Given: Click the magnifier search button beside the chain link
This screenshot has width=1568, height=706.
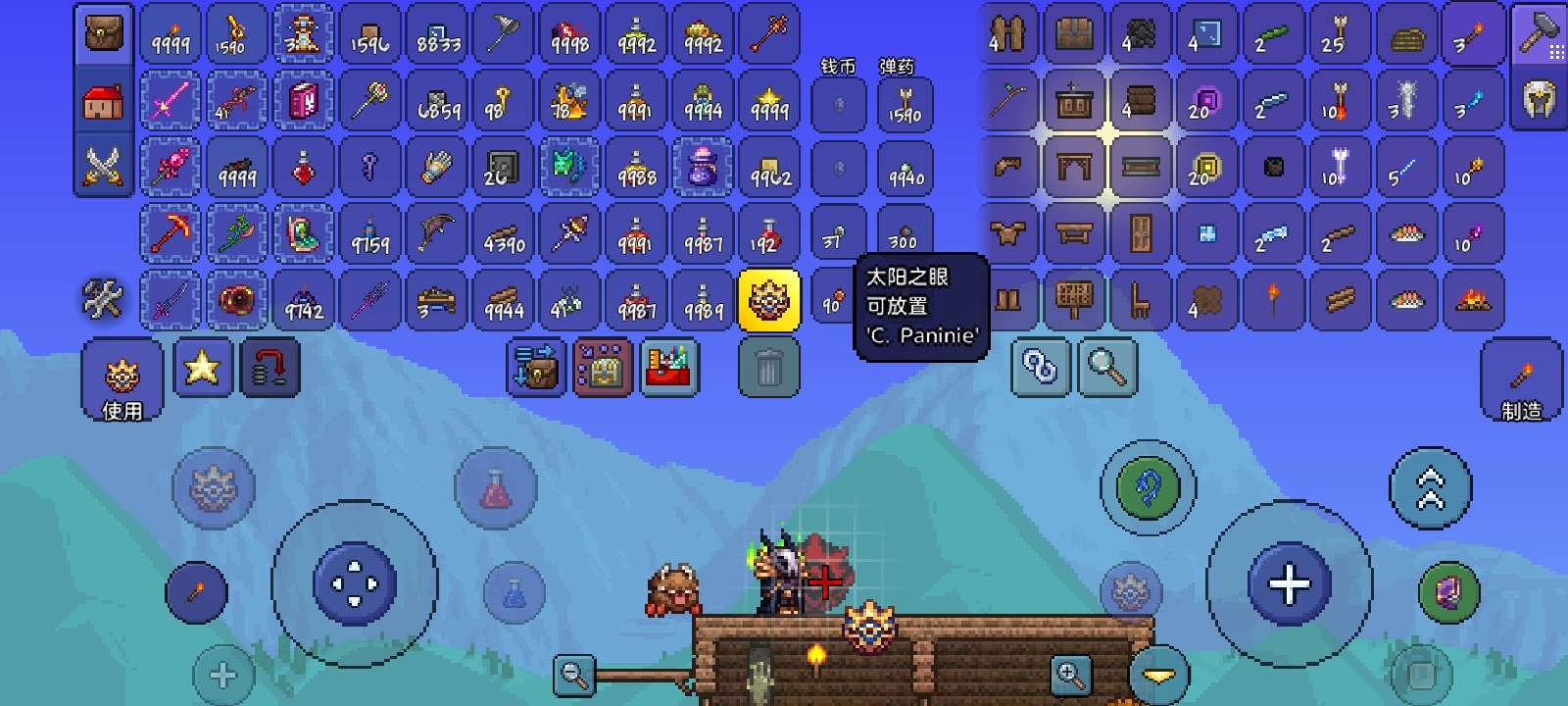Looking at the screenshot, I should [1106, 369].
